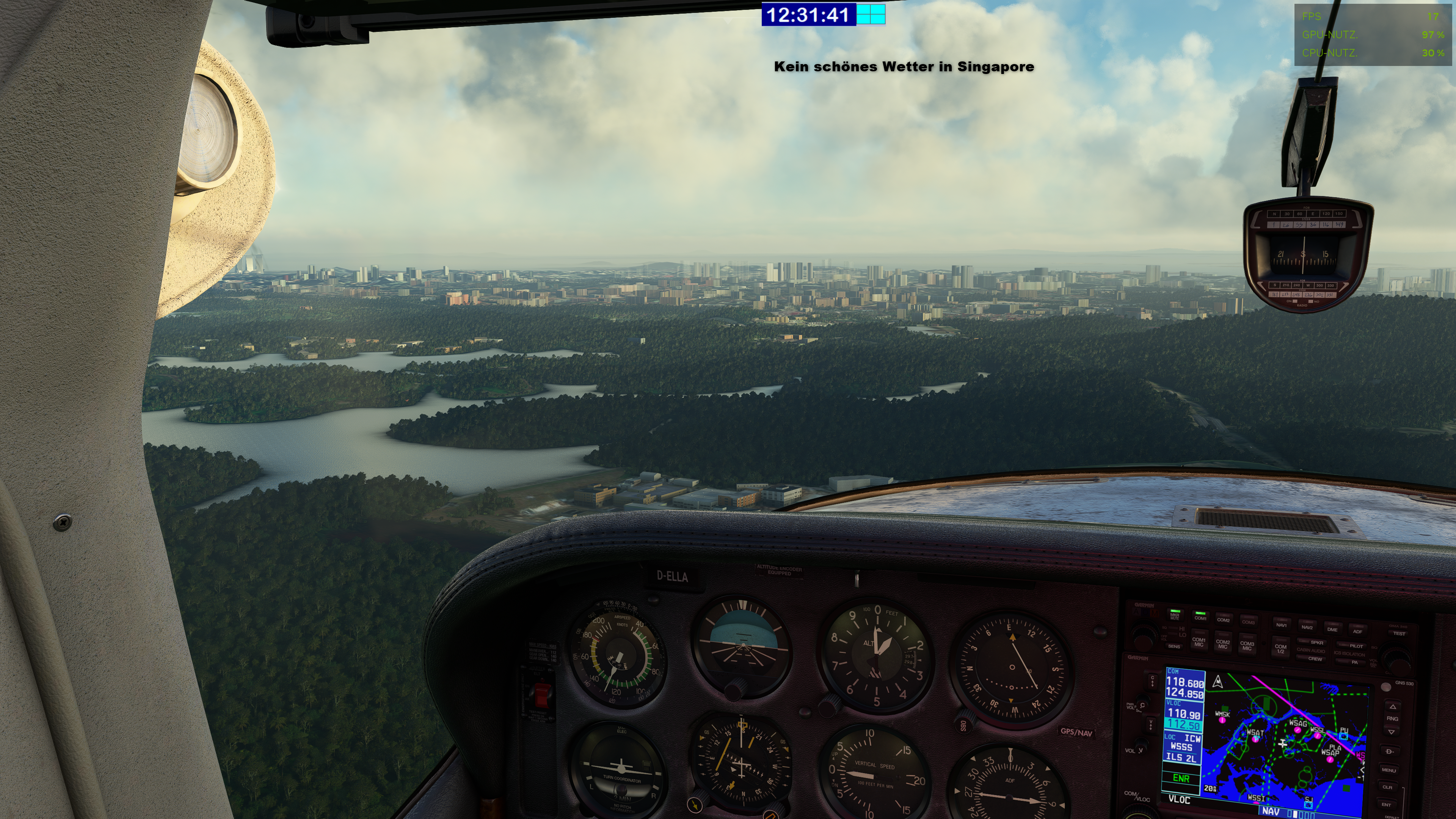Select COM1 on the audio panel
Viewport: 1456px width, 819px height.
[x=1200, y=617]
